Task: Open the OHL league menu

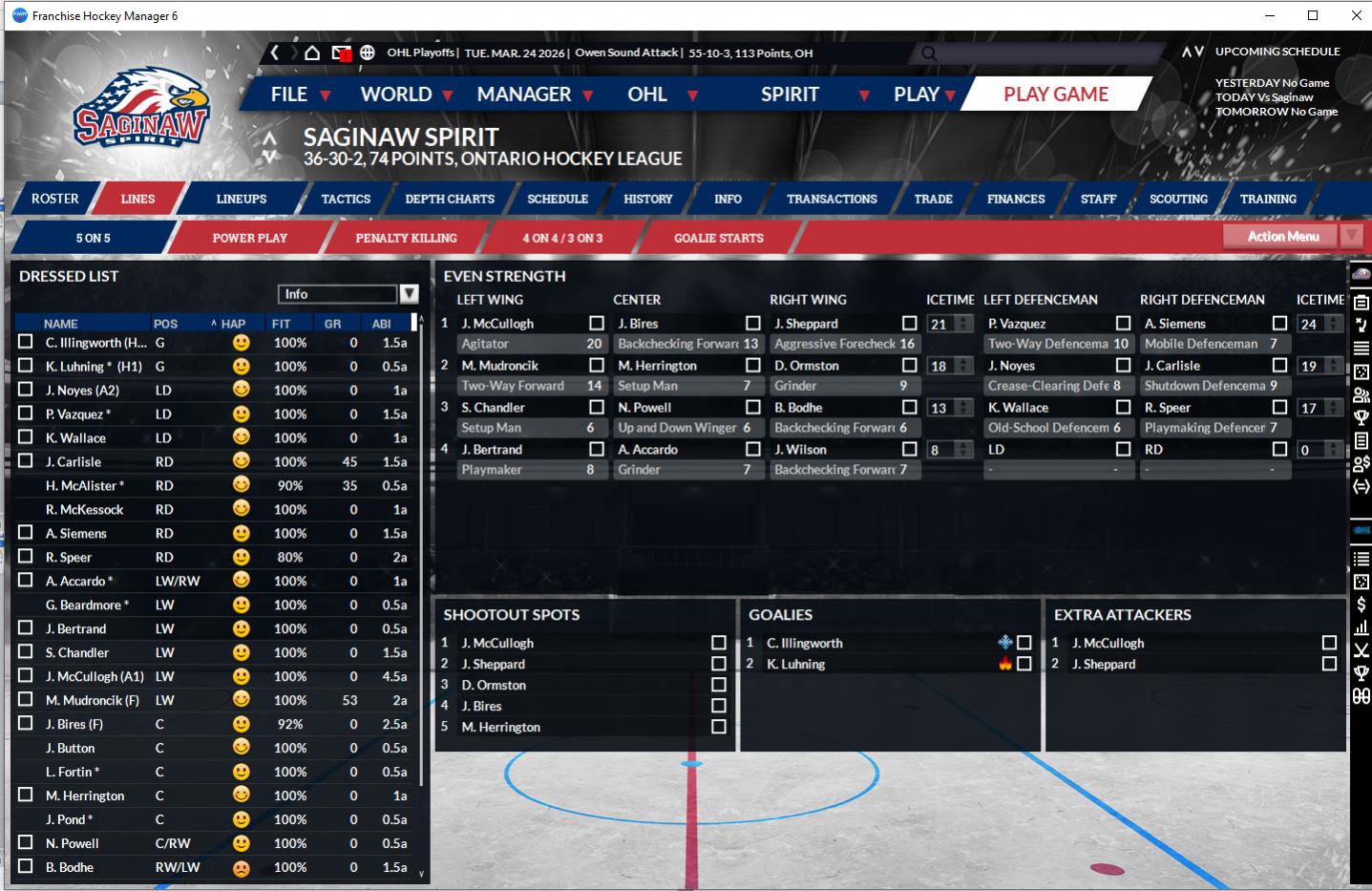Action: pos(647,94)
